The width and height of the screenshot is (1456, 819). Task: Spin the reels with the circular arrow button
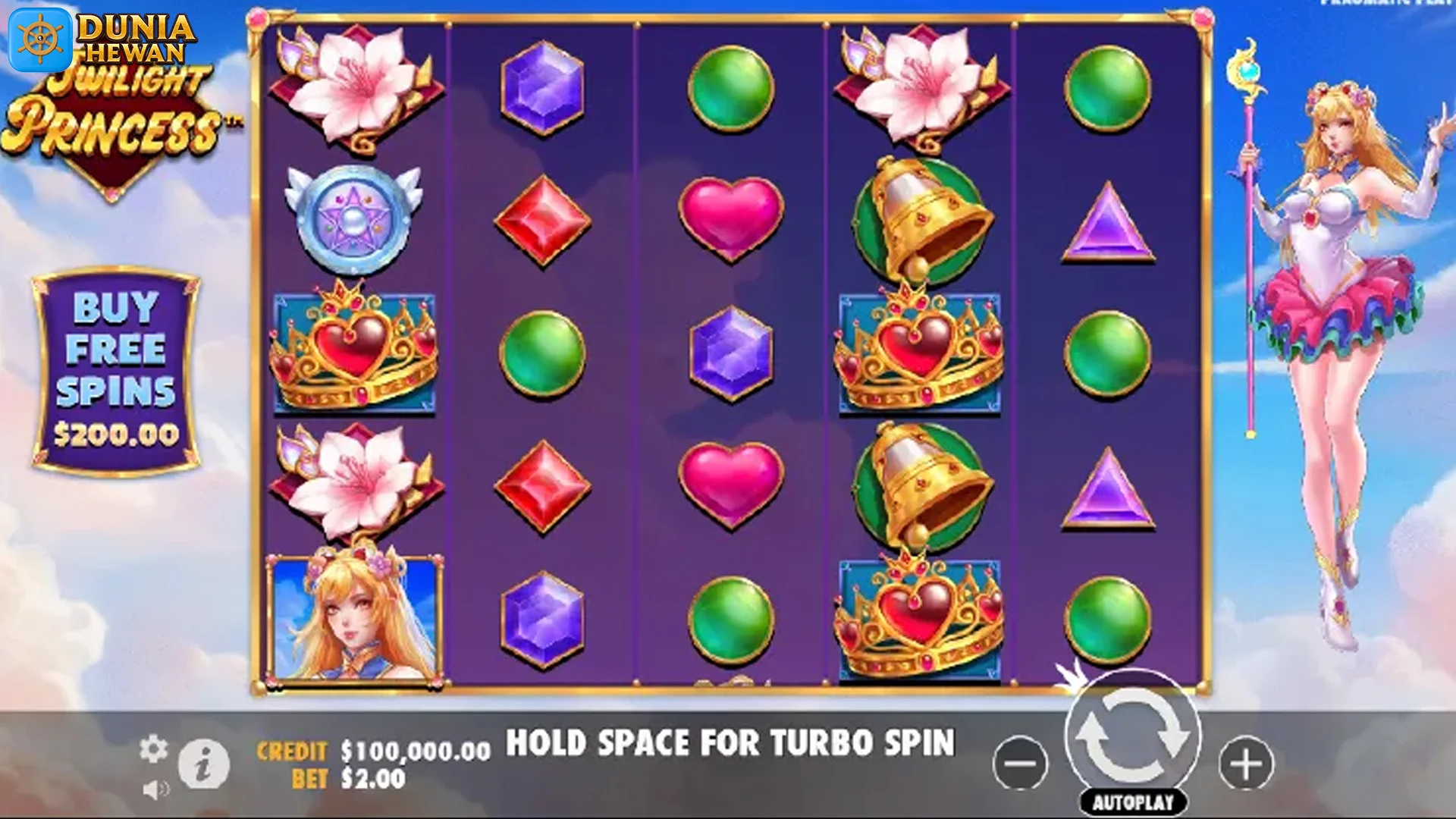click(x=1132, y=734)
